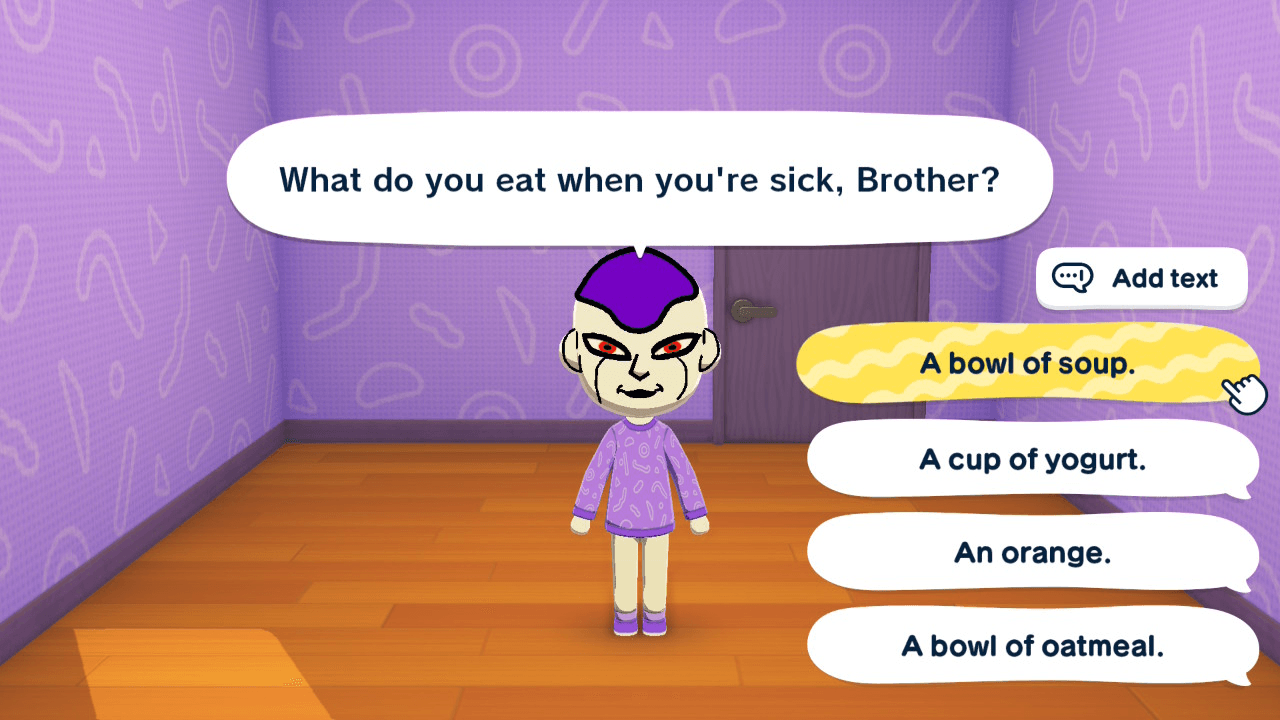This screenshot has height=720, width=1280.
Task: Select A cup of yogurt as the answer
Action: tap(1032, 459)
